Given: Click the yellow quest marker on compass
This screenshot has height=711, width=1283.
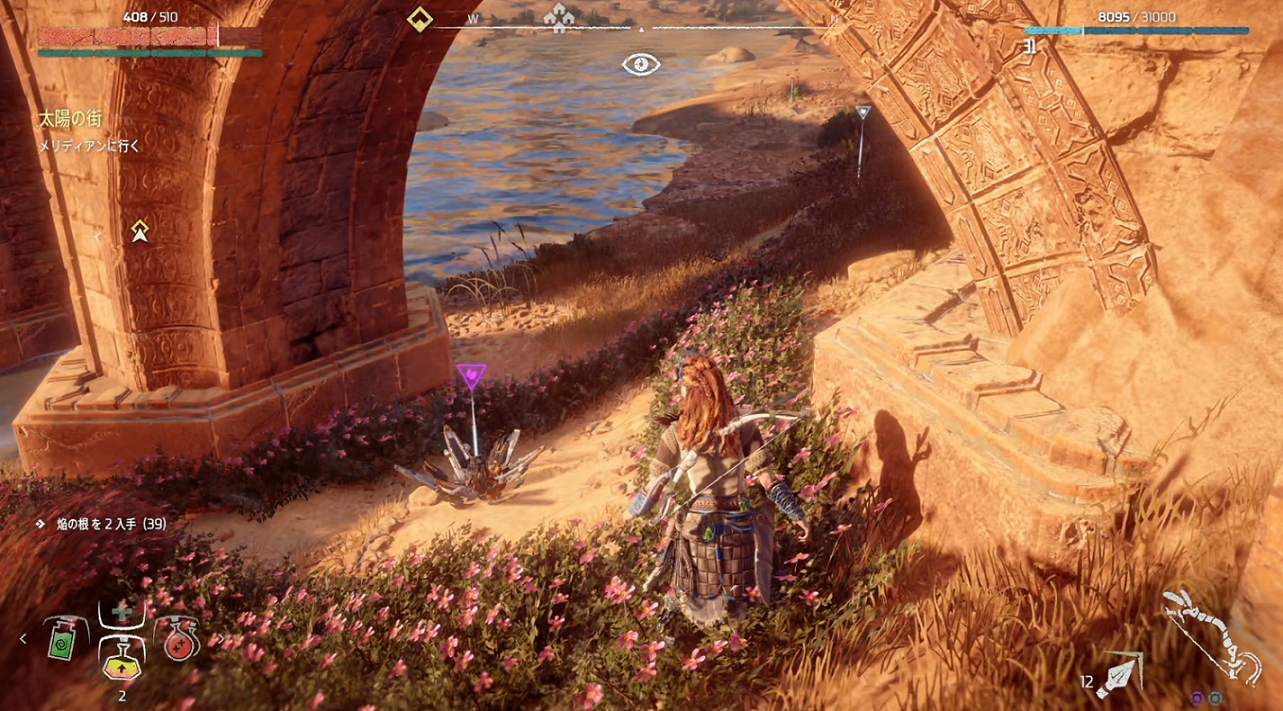Looking at the screenshot, I should coord(420,18).
